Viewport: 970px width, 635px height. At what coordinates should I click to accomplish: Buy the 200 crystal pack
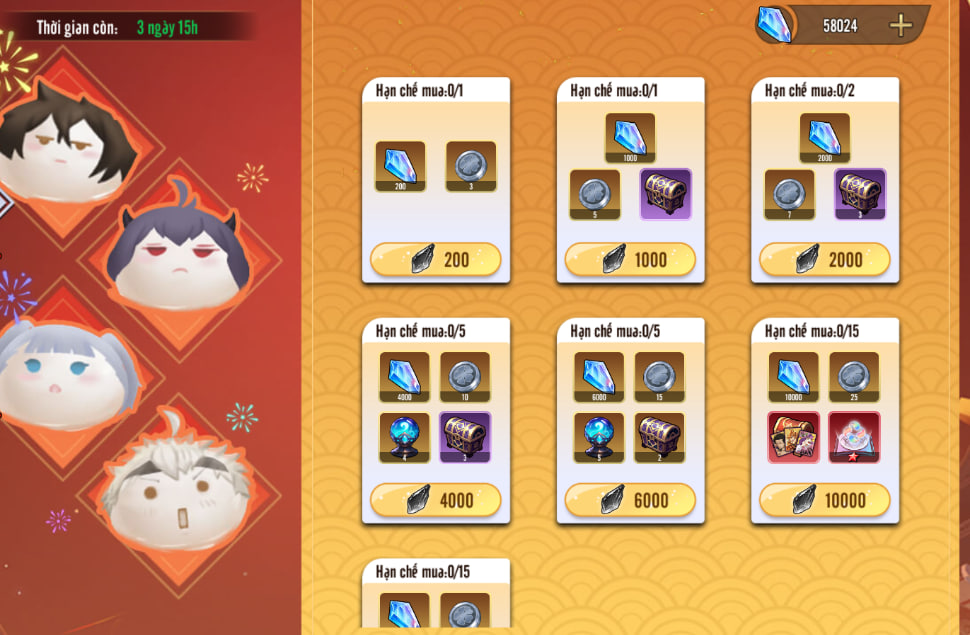coord(435,260)
